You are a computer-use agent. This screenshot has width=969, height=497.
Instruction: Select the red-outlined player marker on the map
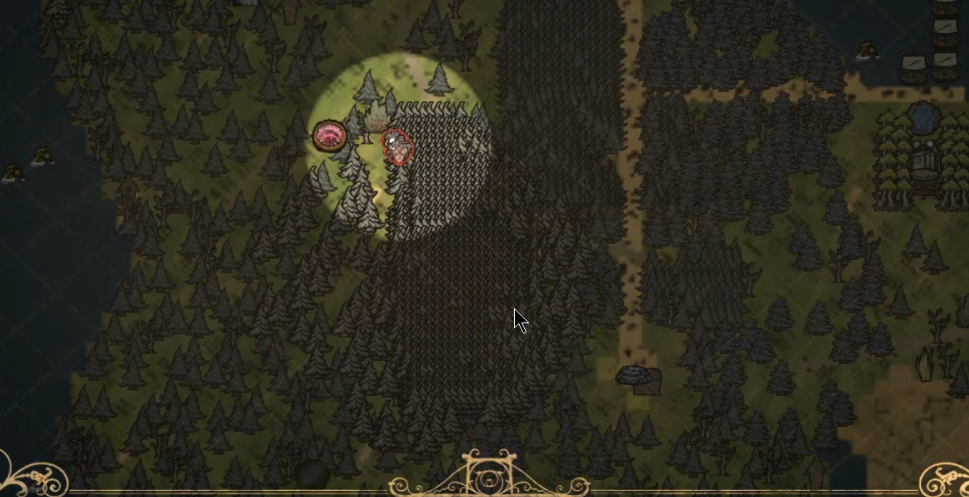398,147
